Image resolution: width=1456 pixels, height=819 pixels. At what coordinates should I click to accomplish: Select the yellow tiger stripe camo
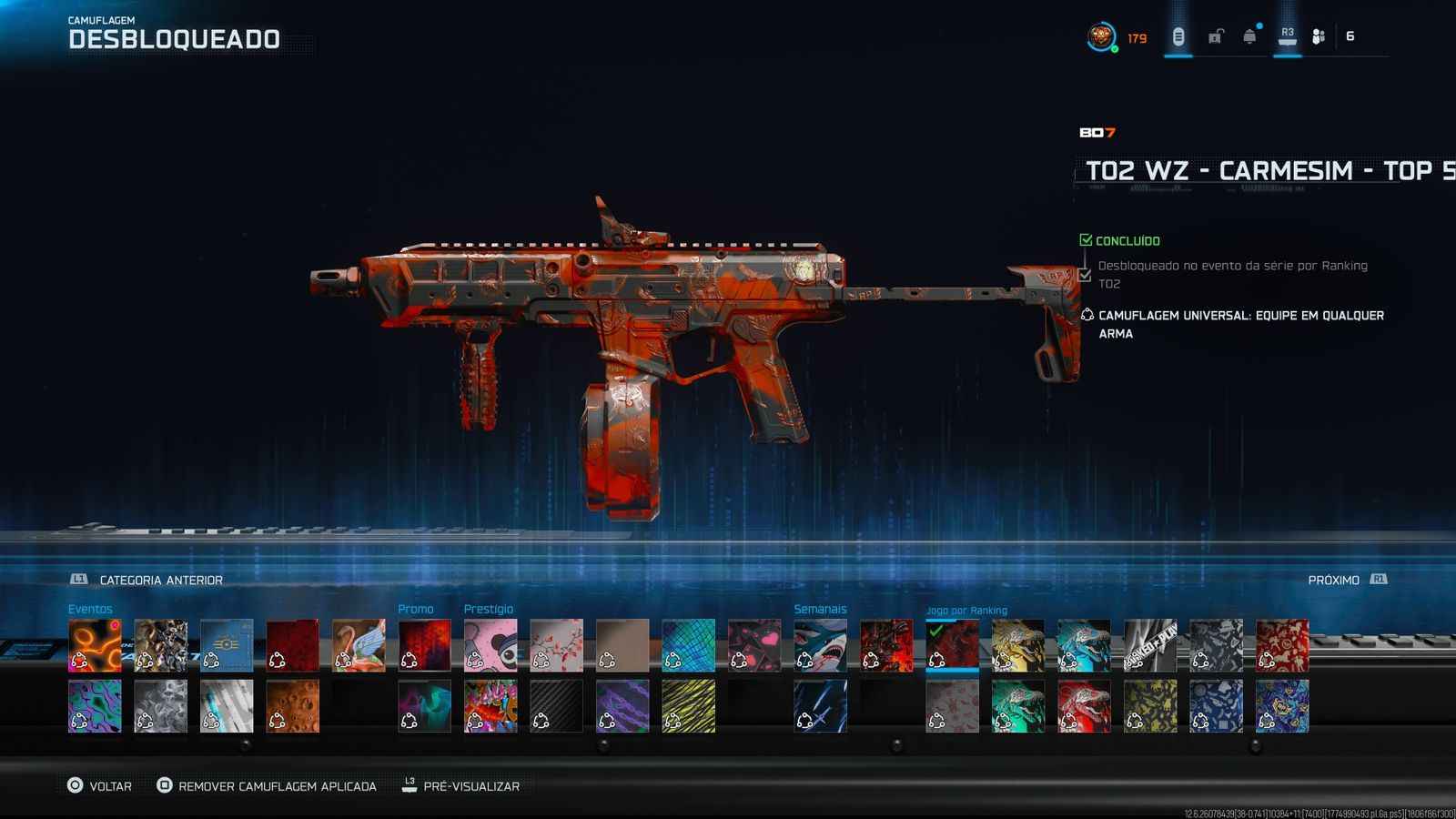point(688,706)
